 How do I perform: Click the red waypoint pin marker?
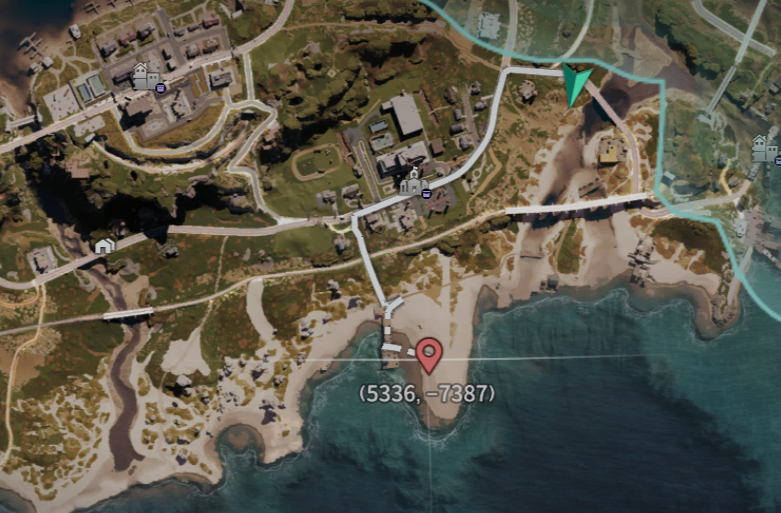429,354
